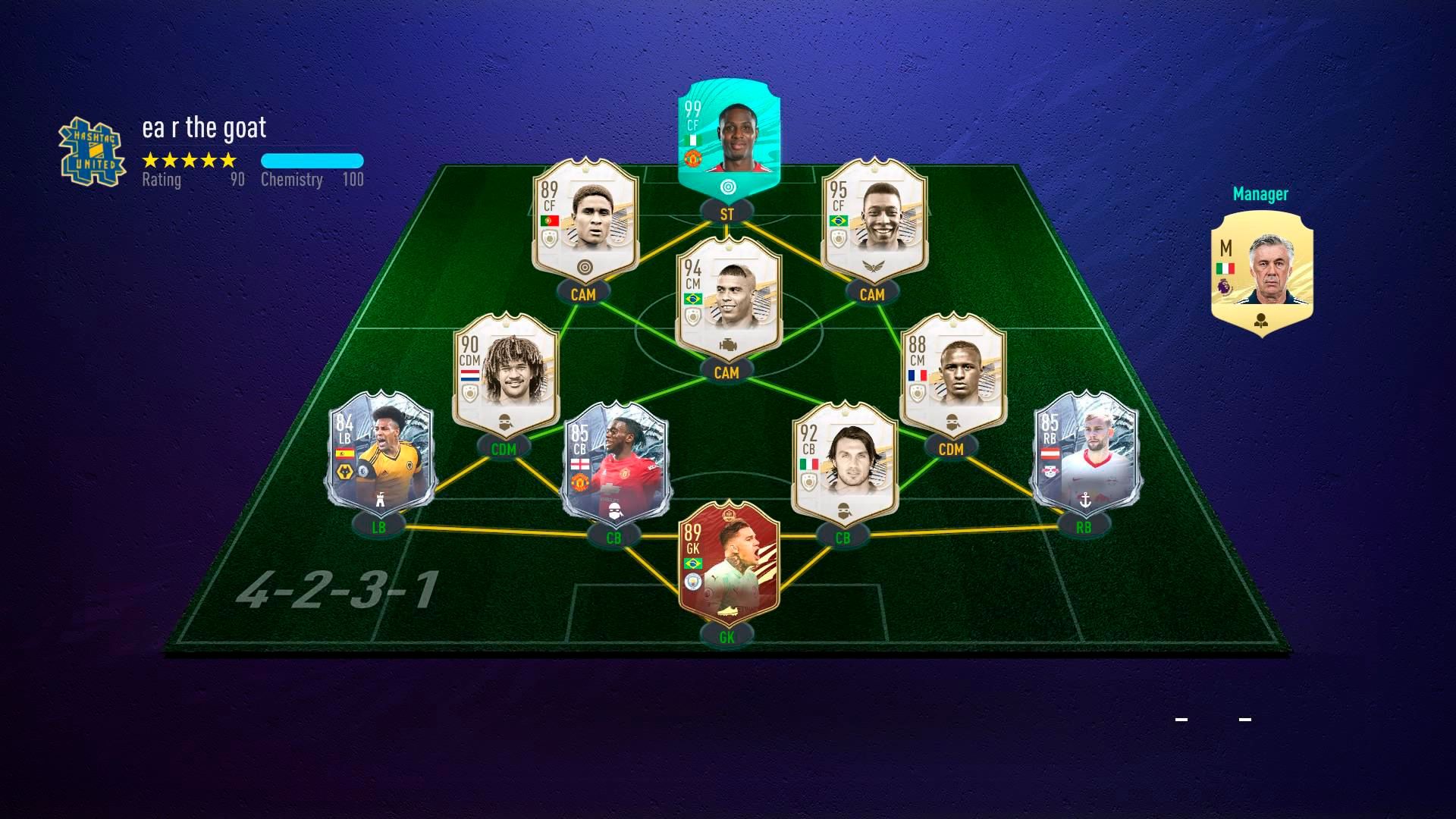Click the Chemistry progress bar showing 100
Image resolution: width=1456 pixels, height=819 pixels.
(x=312, y=160)
